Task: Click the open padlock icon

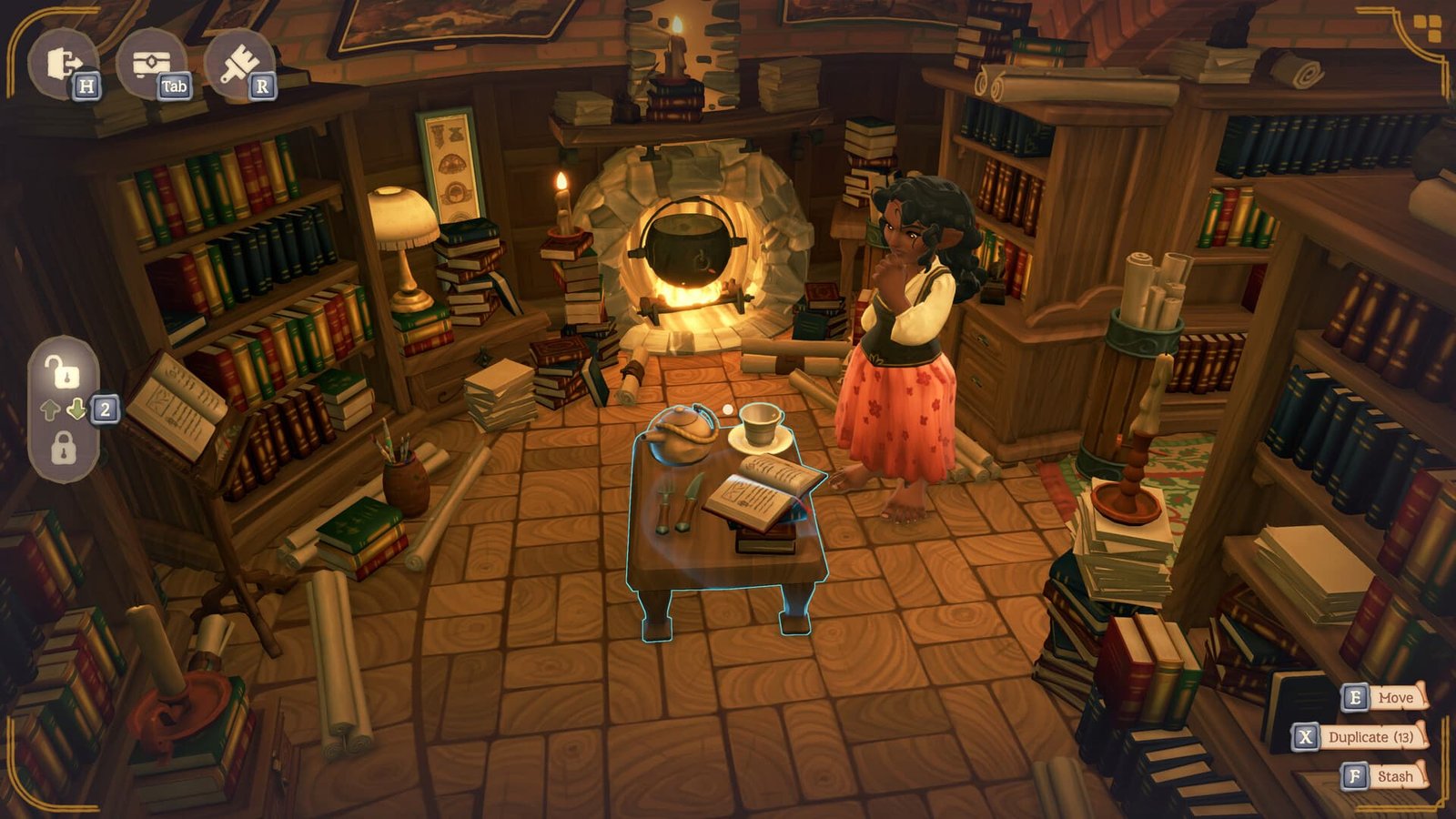Action: click(x=62, y=371)
